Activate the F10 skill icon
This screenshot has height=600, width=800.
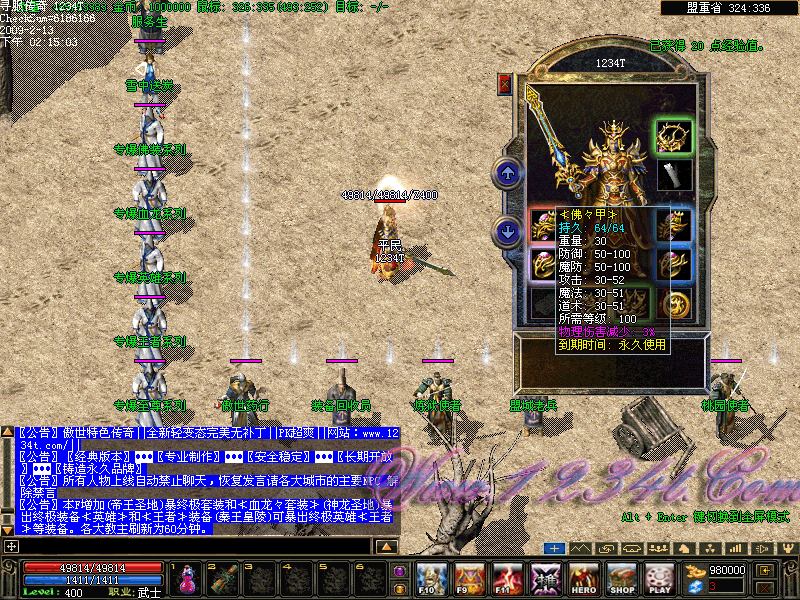coord(431,578)
